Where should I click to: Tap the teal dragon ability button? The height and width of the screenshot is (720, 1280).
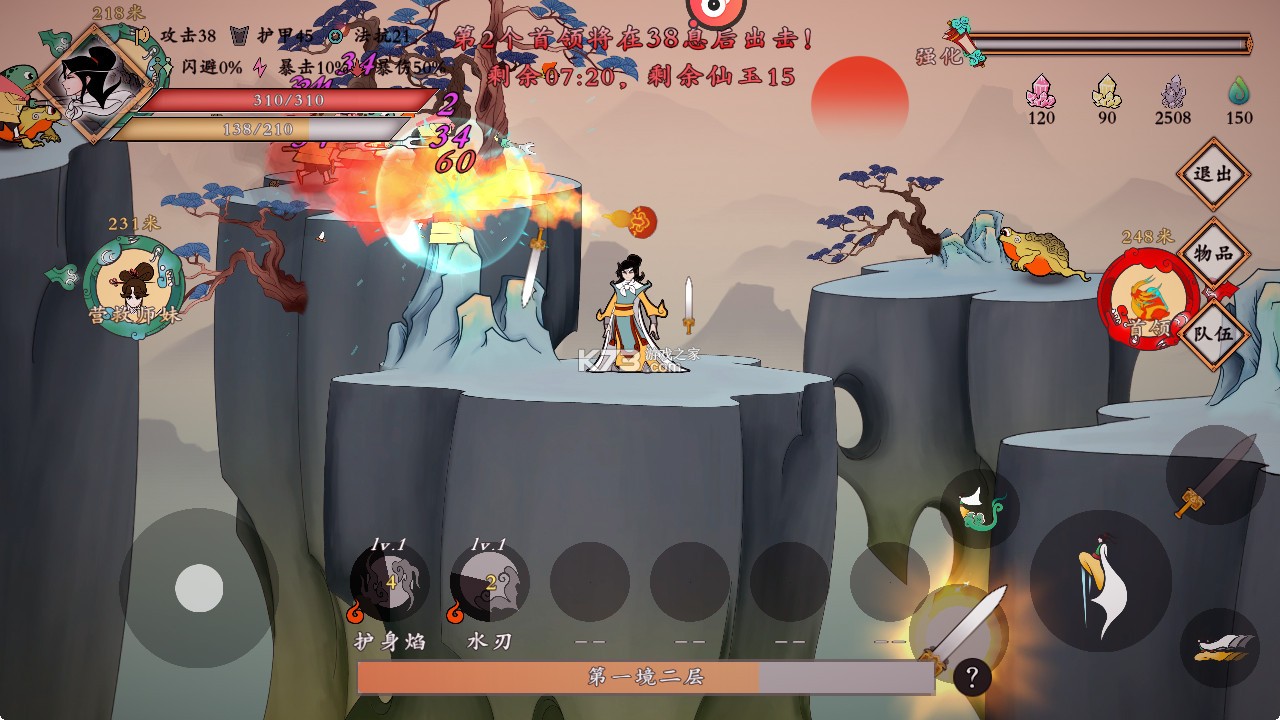coord(978,509)
